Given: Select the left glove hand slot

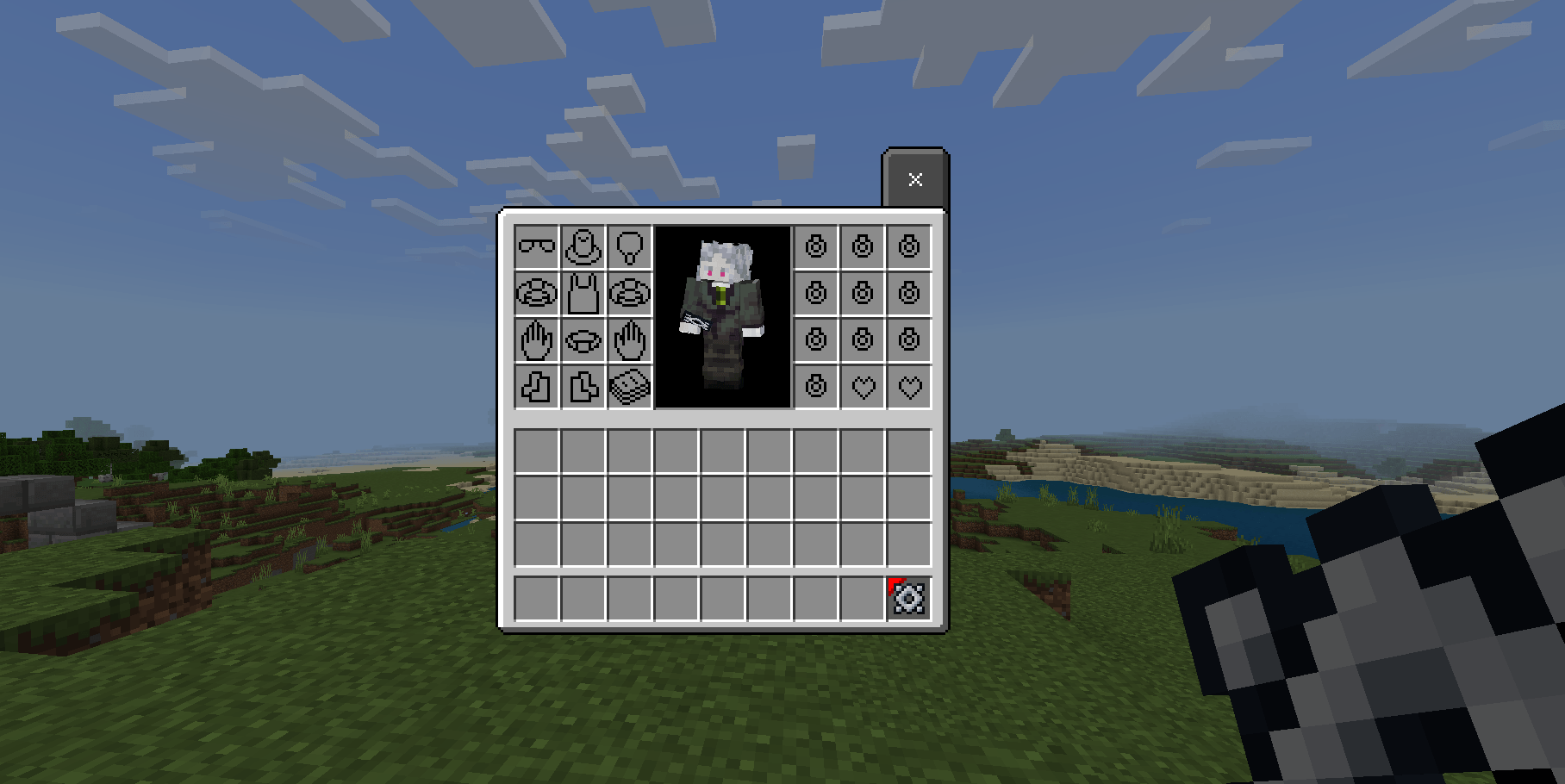Looking at the screenshot, I should point(536,339).
